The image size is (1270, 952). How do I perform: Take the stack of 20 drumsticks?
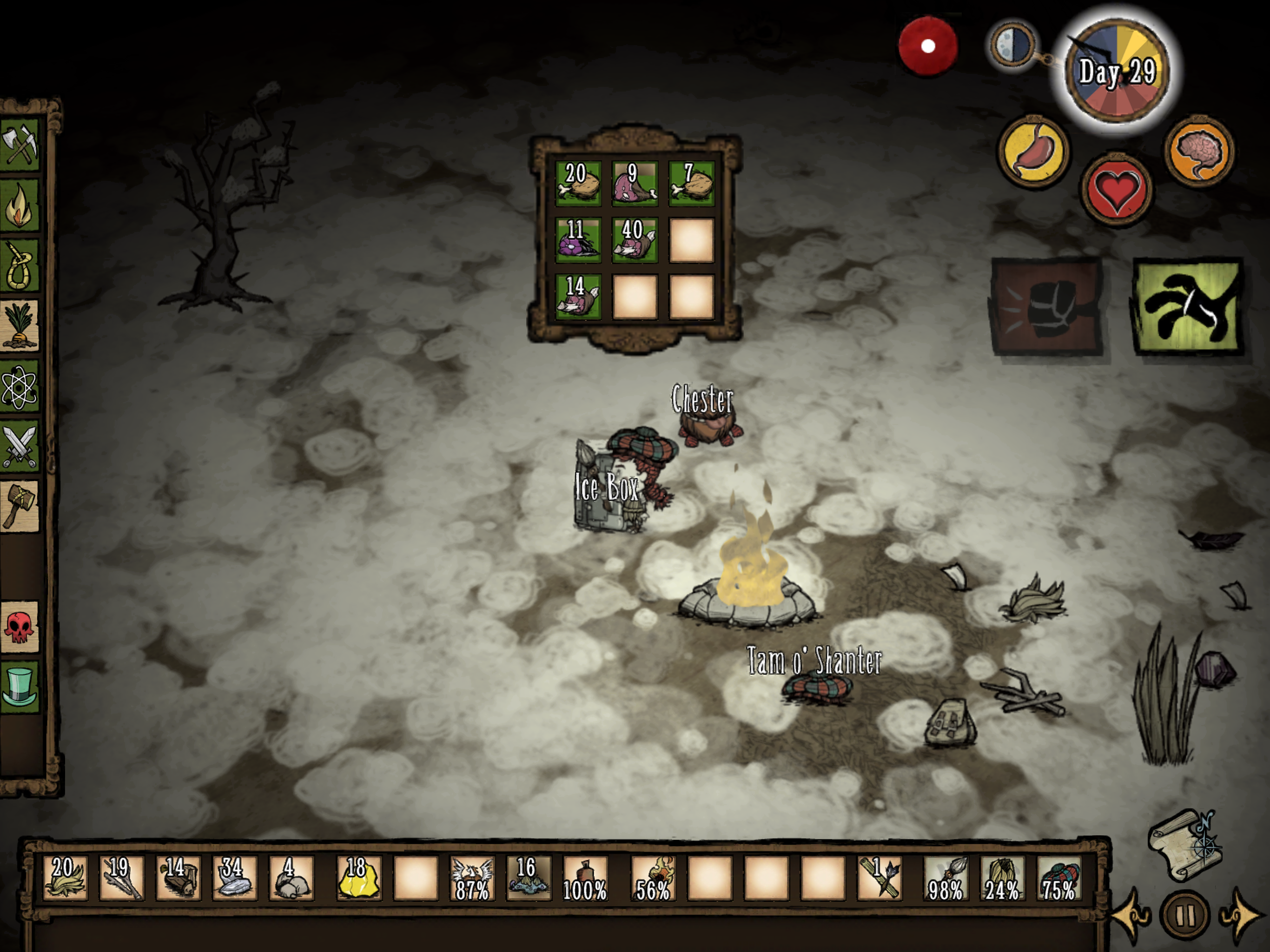[x=577, y=183]
